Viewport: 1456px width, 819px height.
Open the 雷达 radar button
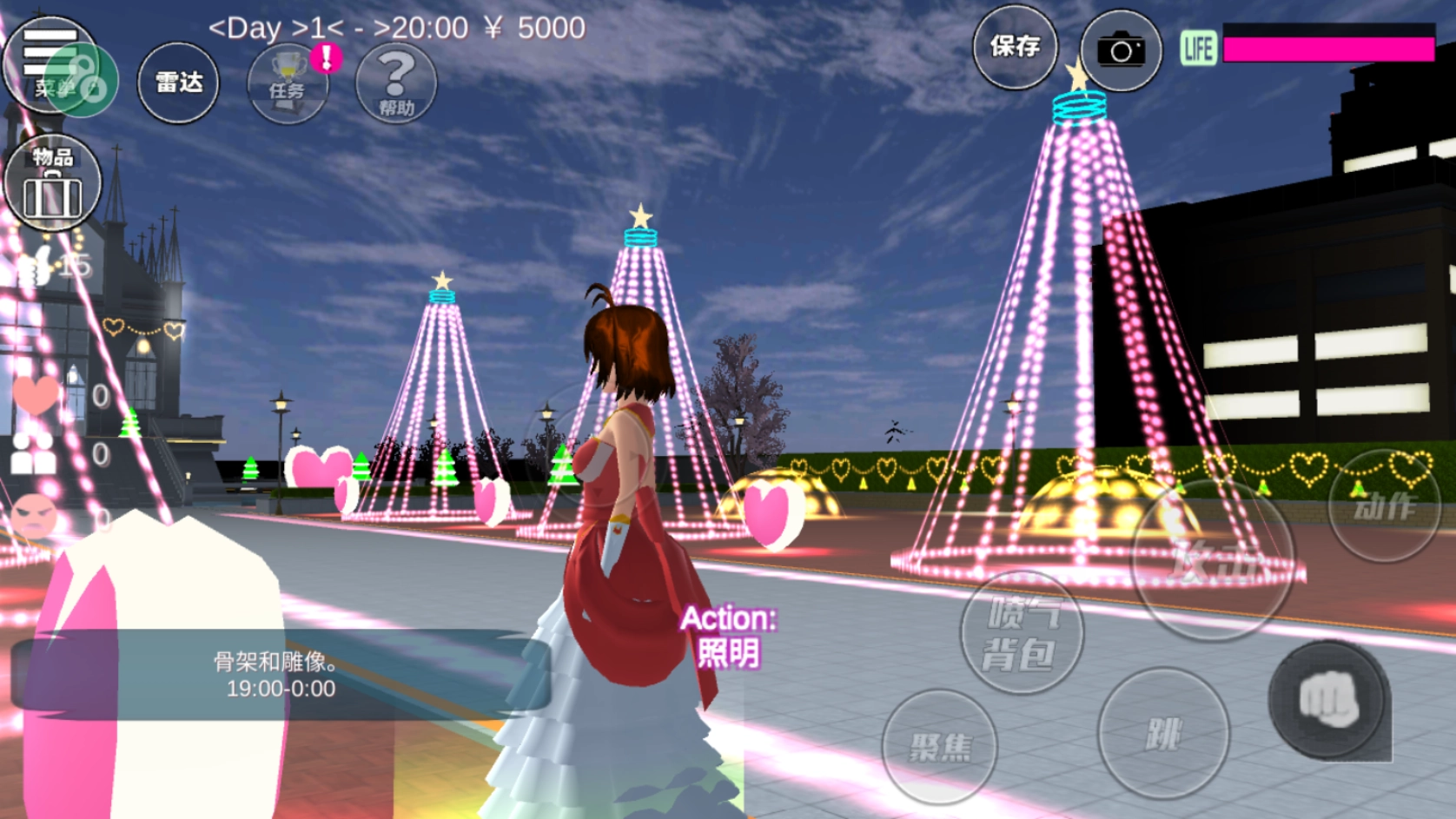(178, 83)
